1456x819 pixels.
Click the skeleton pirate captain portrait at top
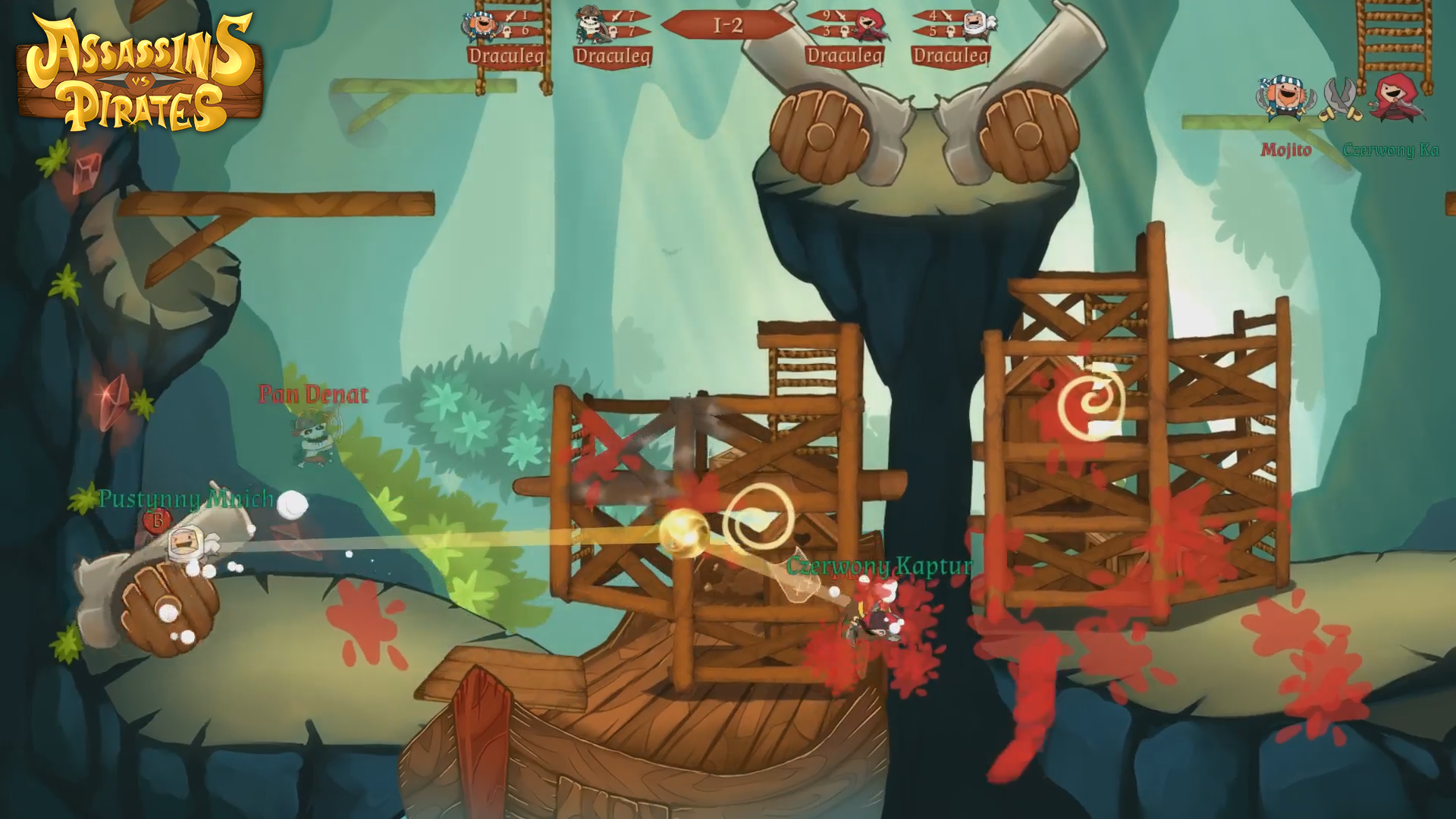(588, 24)
